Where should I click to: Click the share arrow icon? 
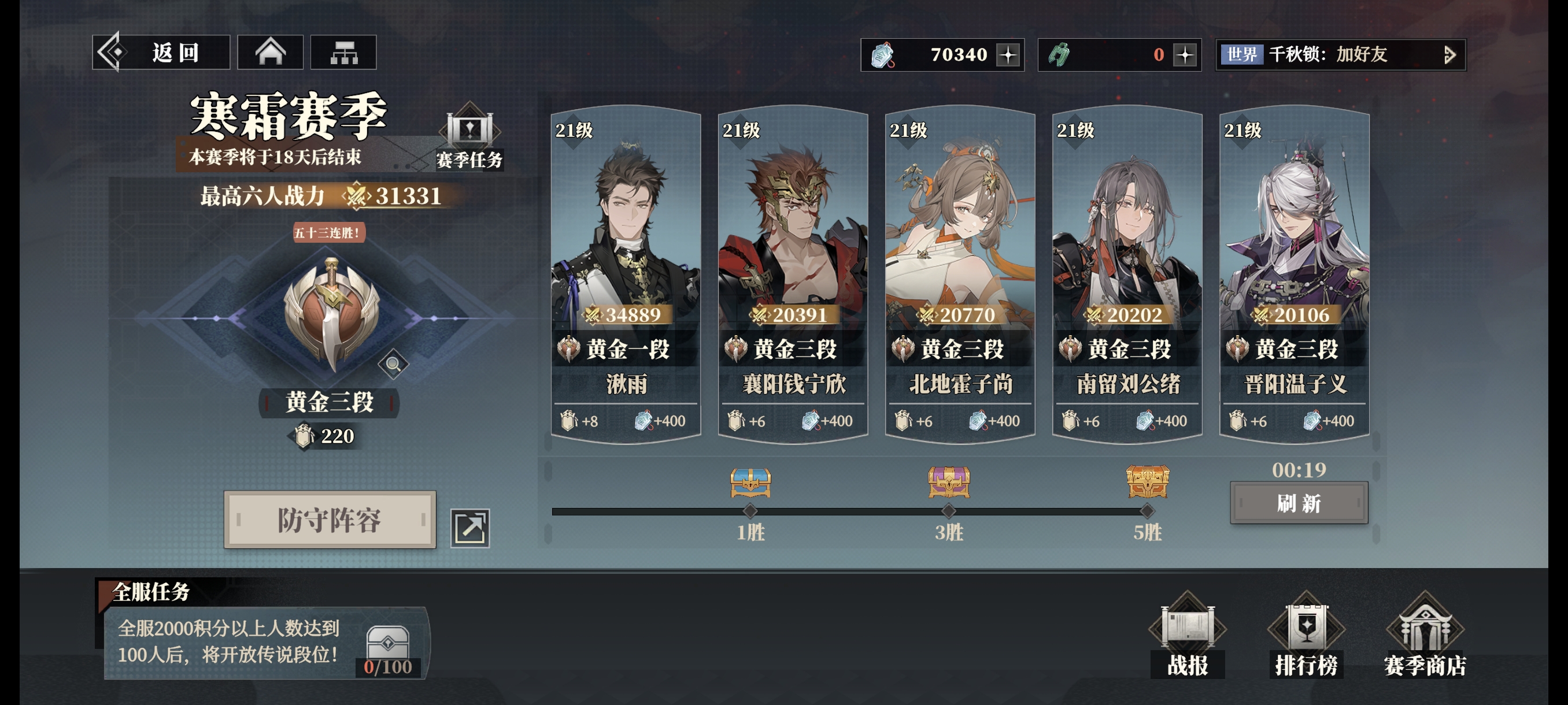click(x=470, y=528)
